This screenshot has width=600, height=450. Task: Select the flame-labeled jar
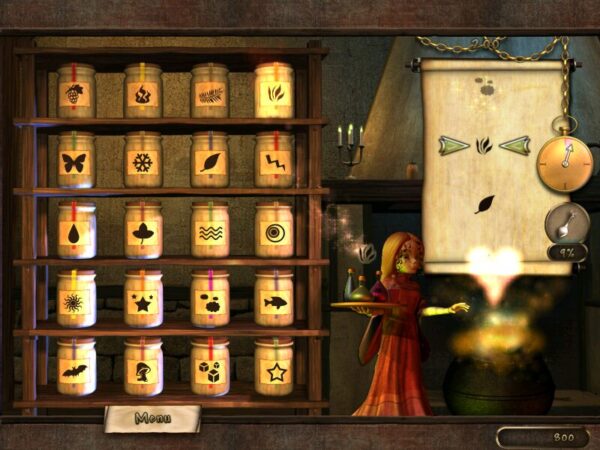pos(143,95)
